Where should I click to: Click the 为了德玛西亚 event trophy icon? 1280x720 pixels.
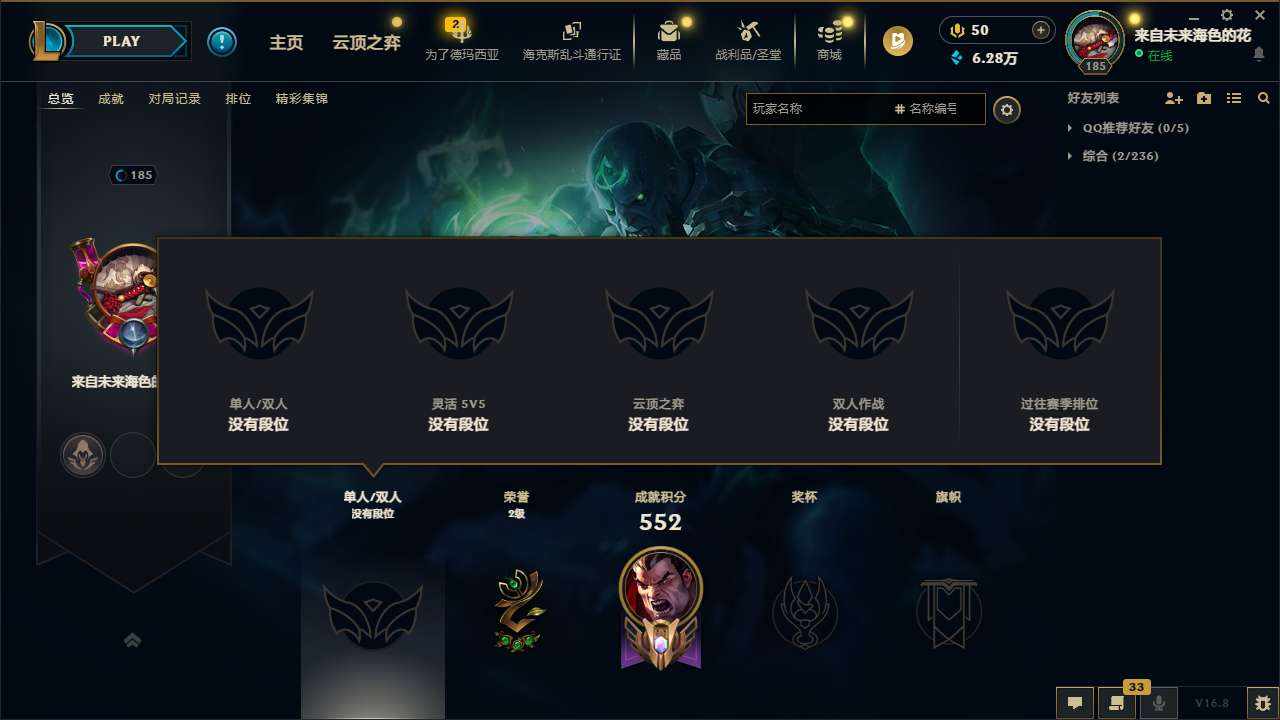[461, 33]
